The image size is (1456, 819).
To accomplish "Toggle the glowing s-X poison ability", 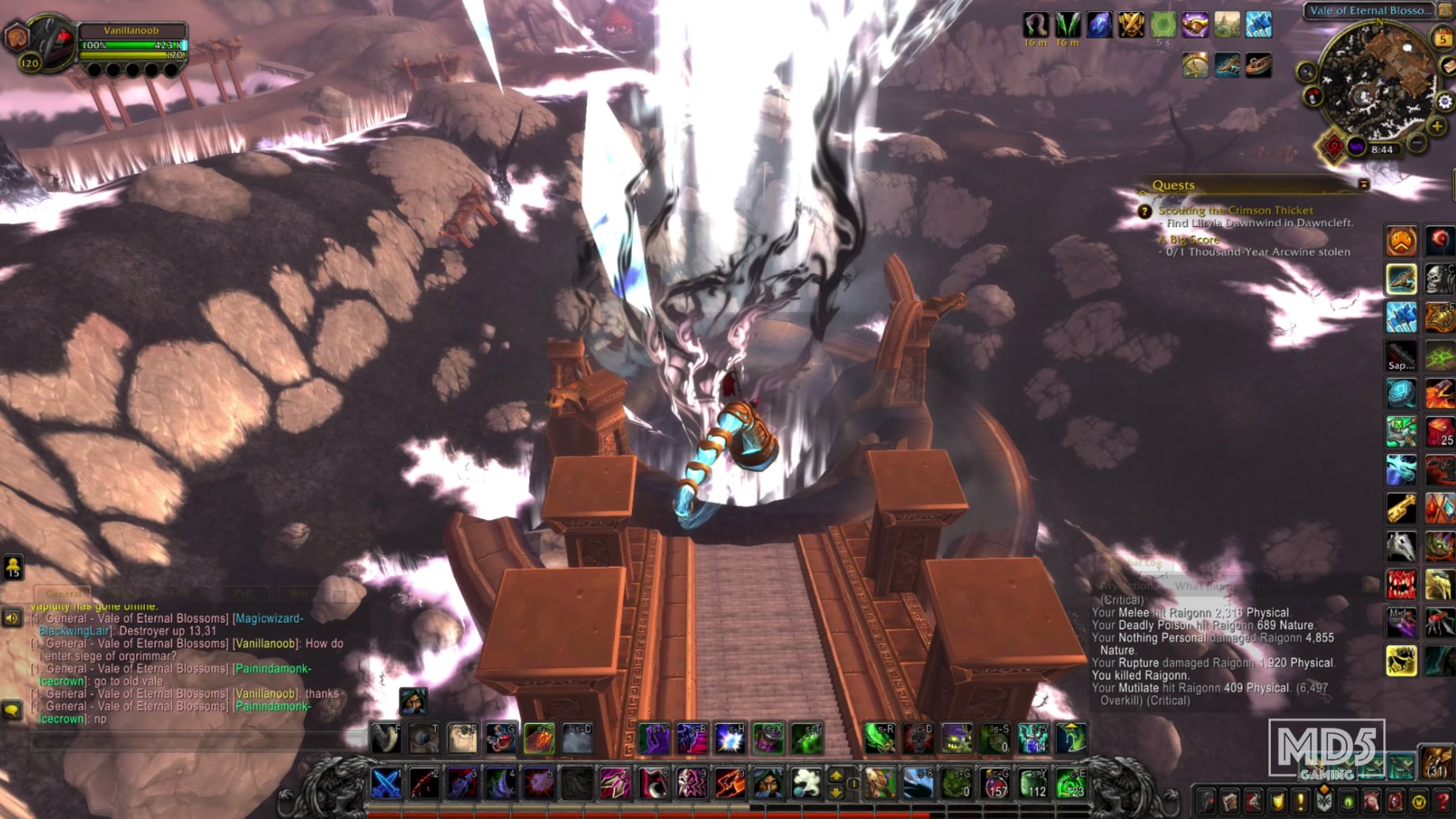I will pyautogui.click(x=769, y=739).
